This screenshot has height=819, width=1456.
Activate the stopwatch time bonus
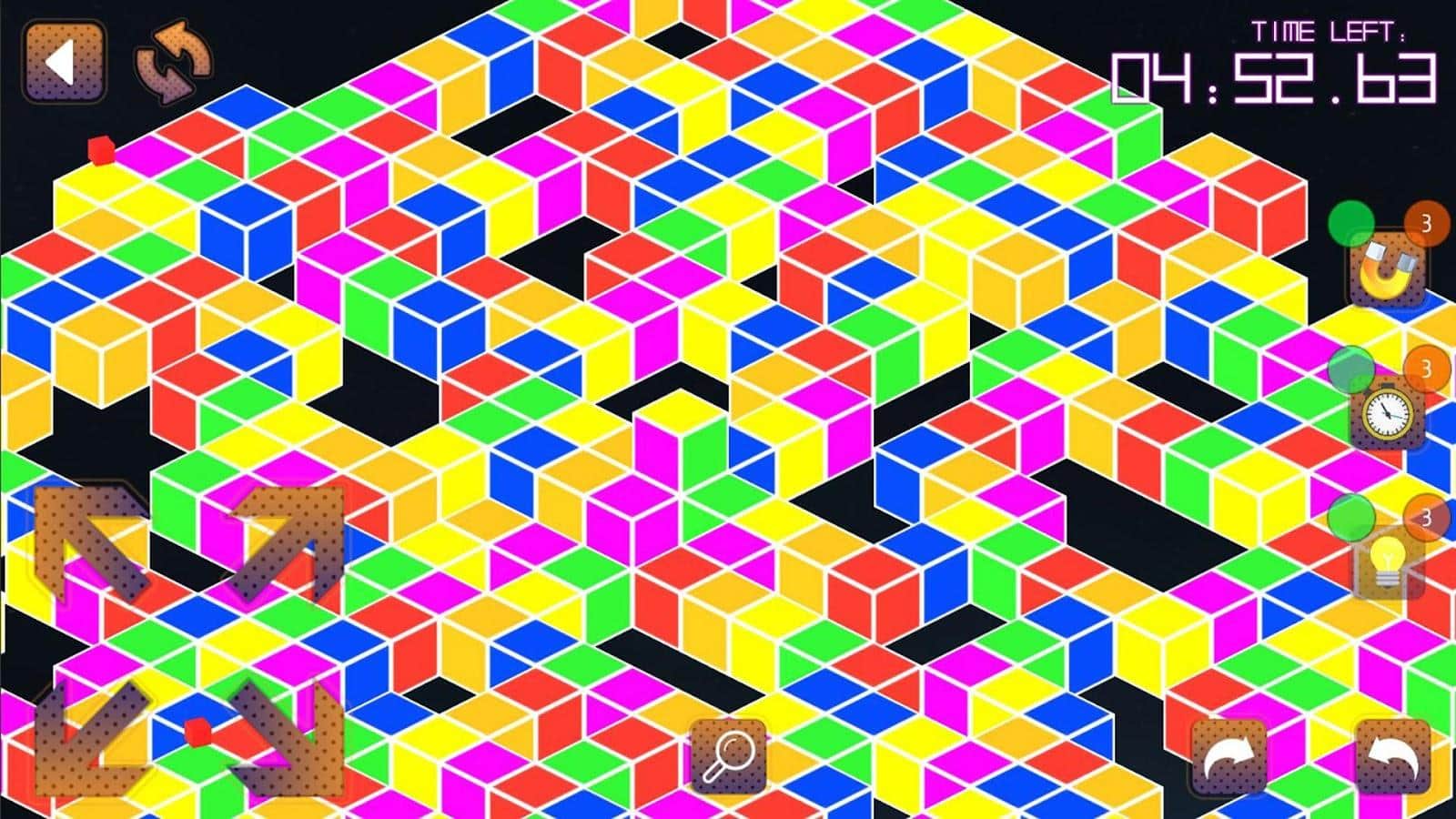(x=1388, y=415)
